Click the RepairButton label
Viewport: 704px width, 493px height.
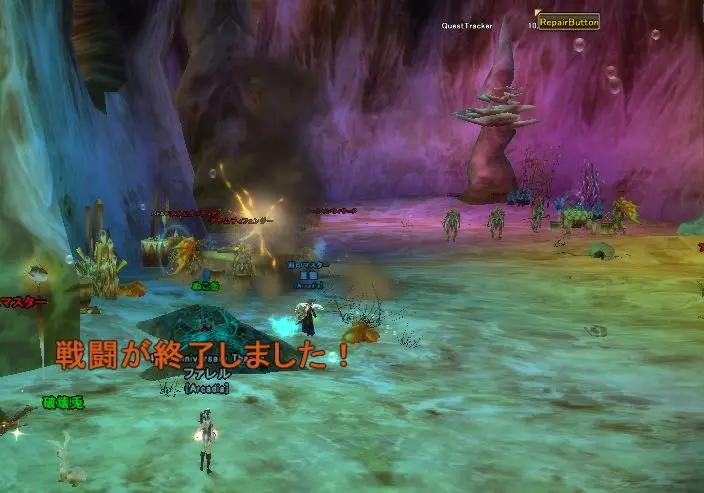[568, 20]
